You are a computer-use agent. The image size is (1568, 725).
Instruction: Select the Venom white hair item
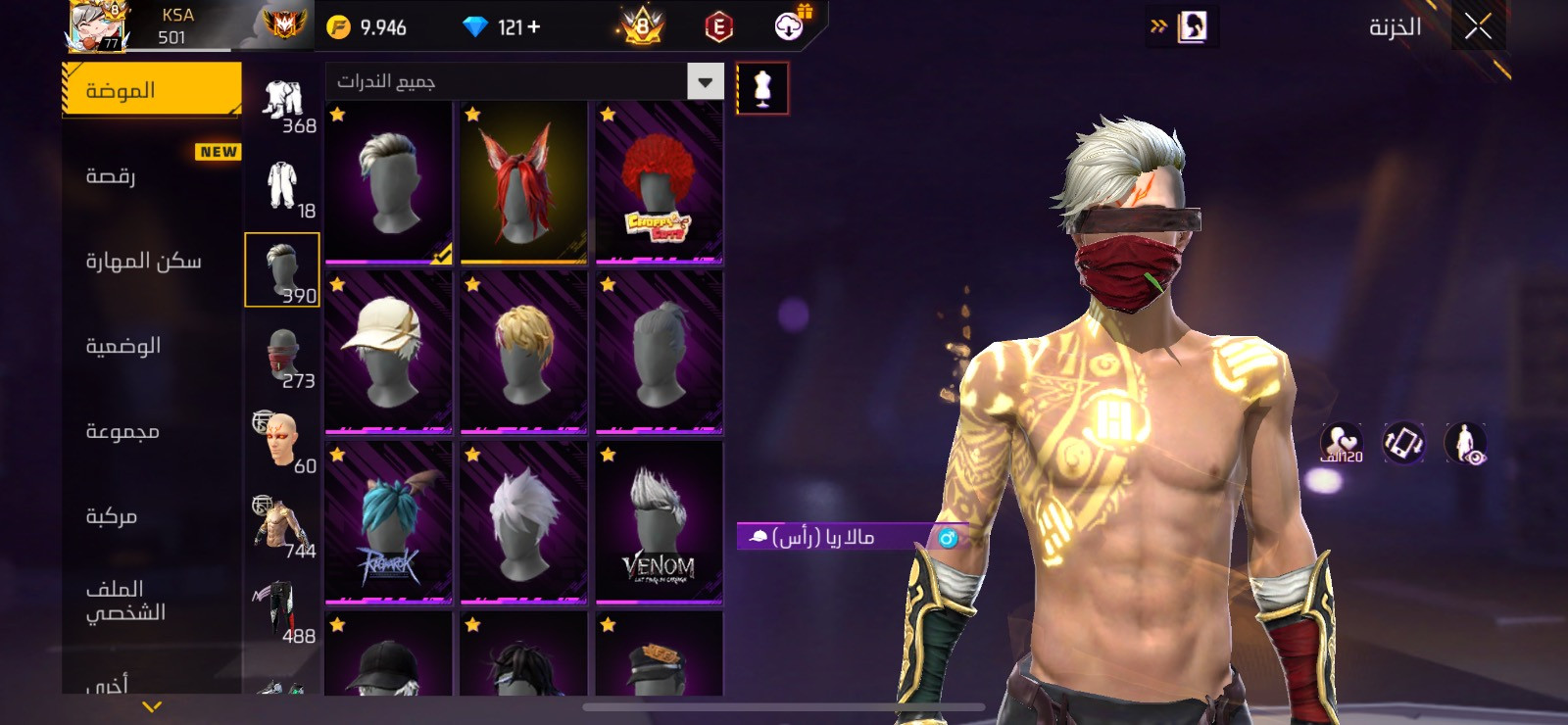(659, 522)
